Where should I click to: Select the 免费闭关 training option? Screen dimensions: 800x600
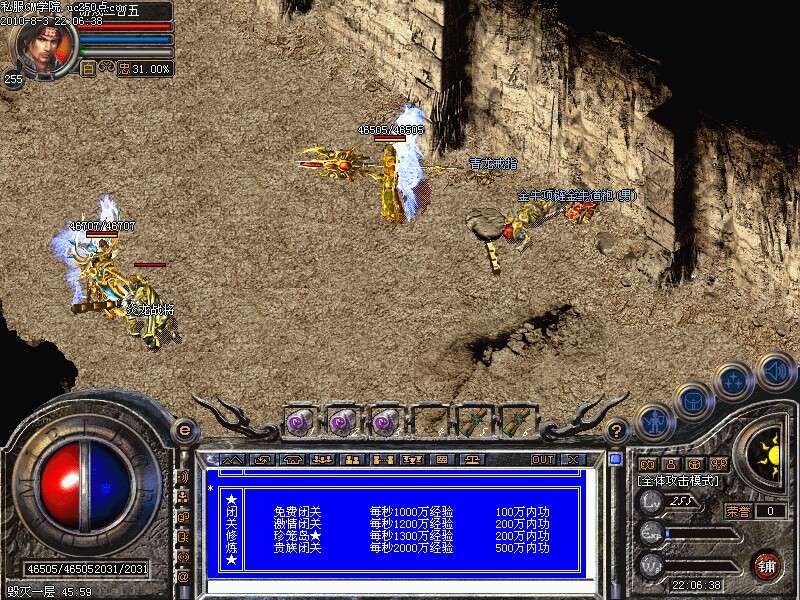(297, 510)
